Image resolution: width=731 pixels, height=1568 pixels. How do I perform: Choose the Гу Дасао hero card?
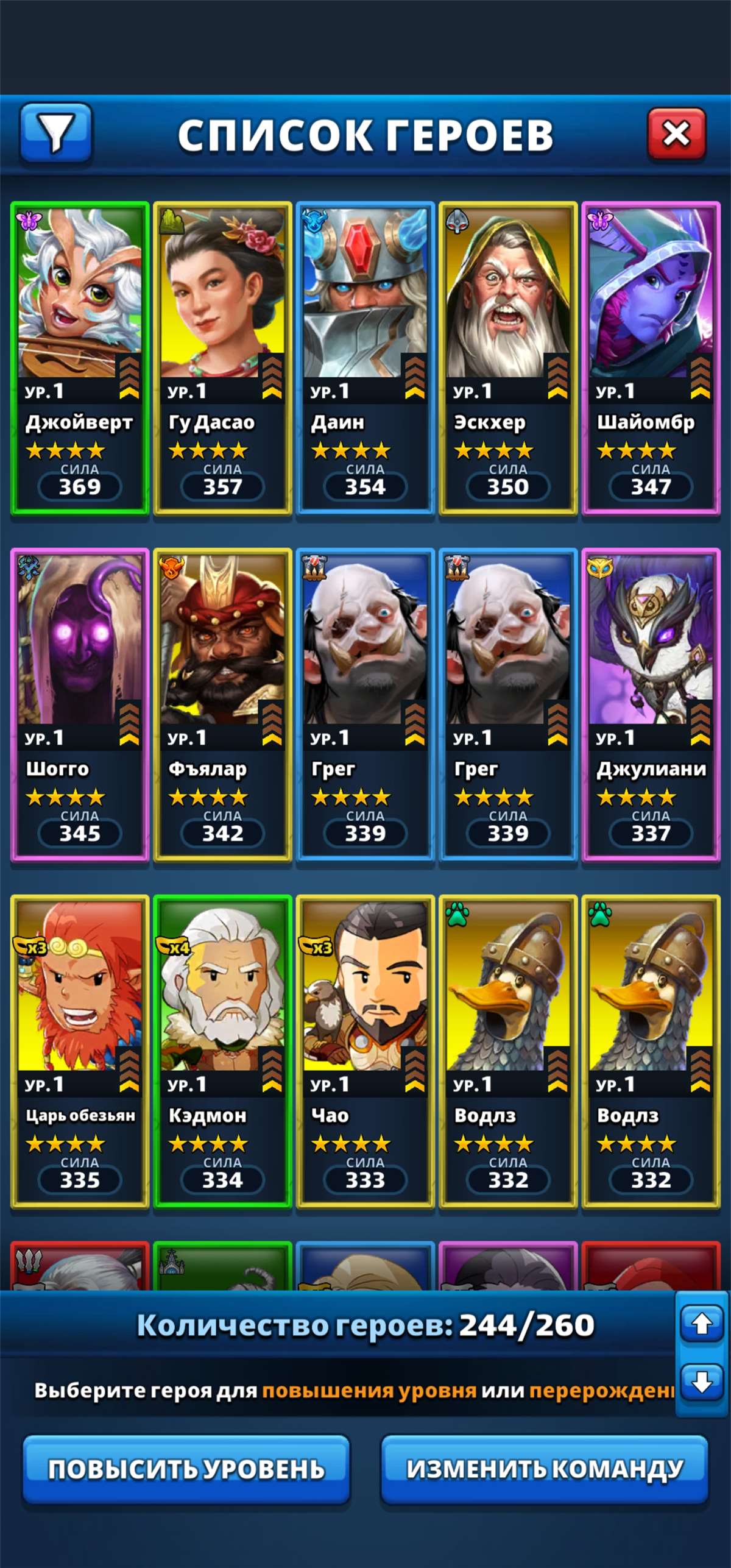click(x=222, y=358)
